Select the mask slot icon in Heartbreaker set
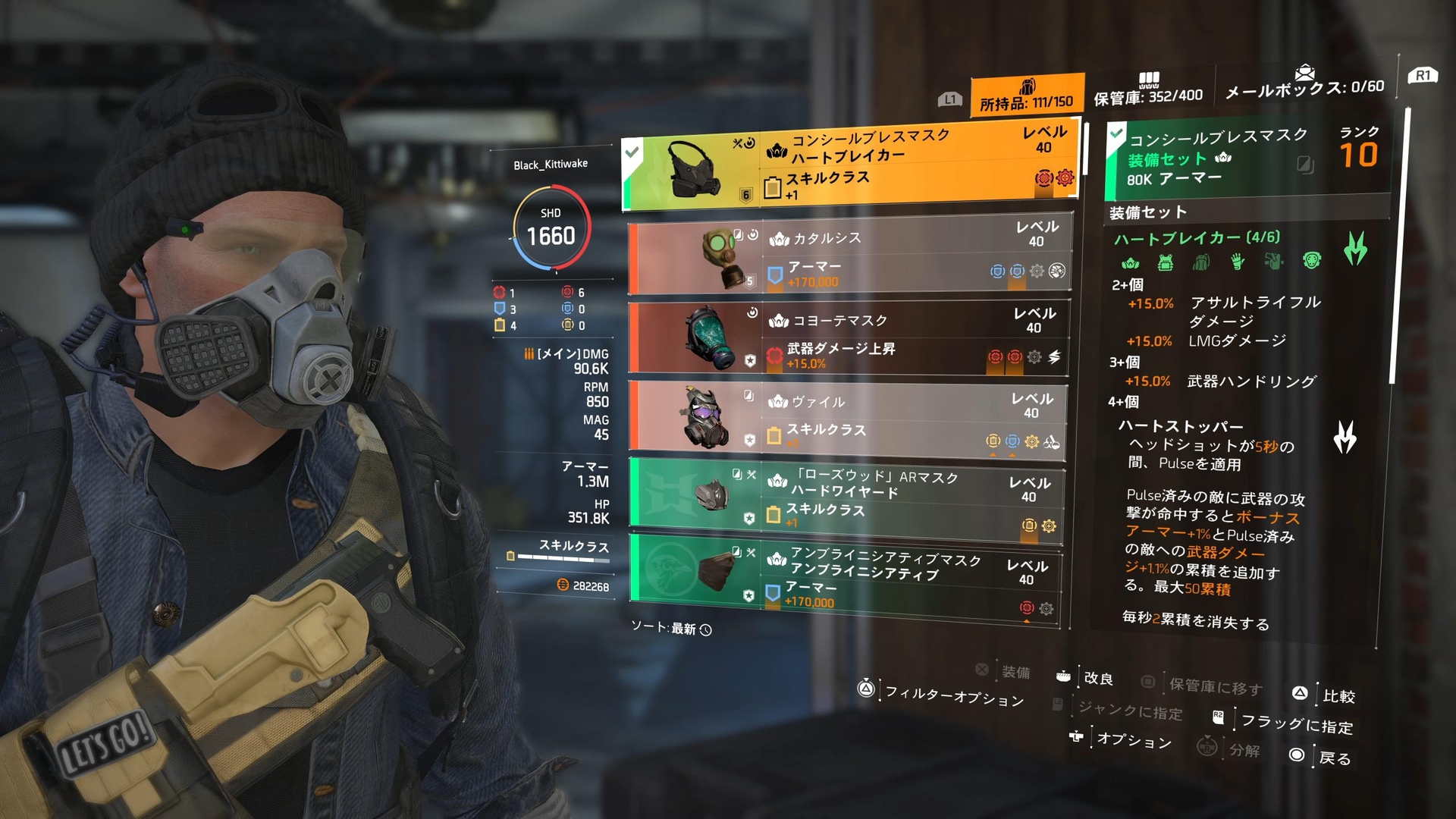Image resolution: width=1456 pixels, height=819 pixels. (x=1131, y=263)
